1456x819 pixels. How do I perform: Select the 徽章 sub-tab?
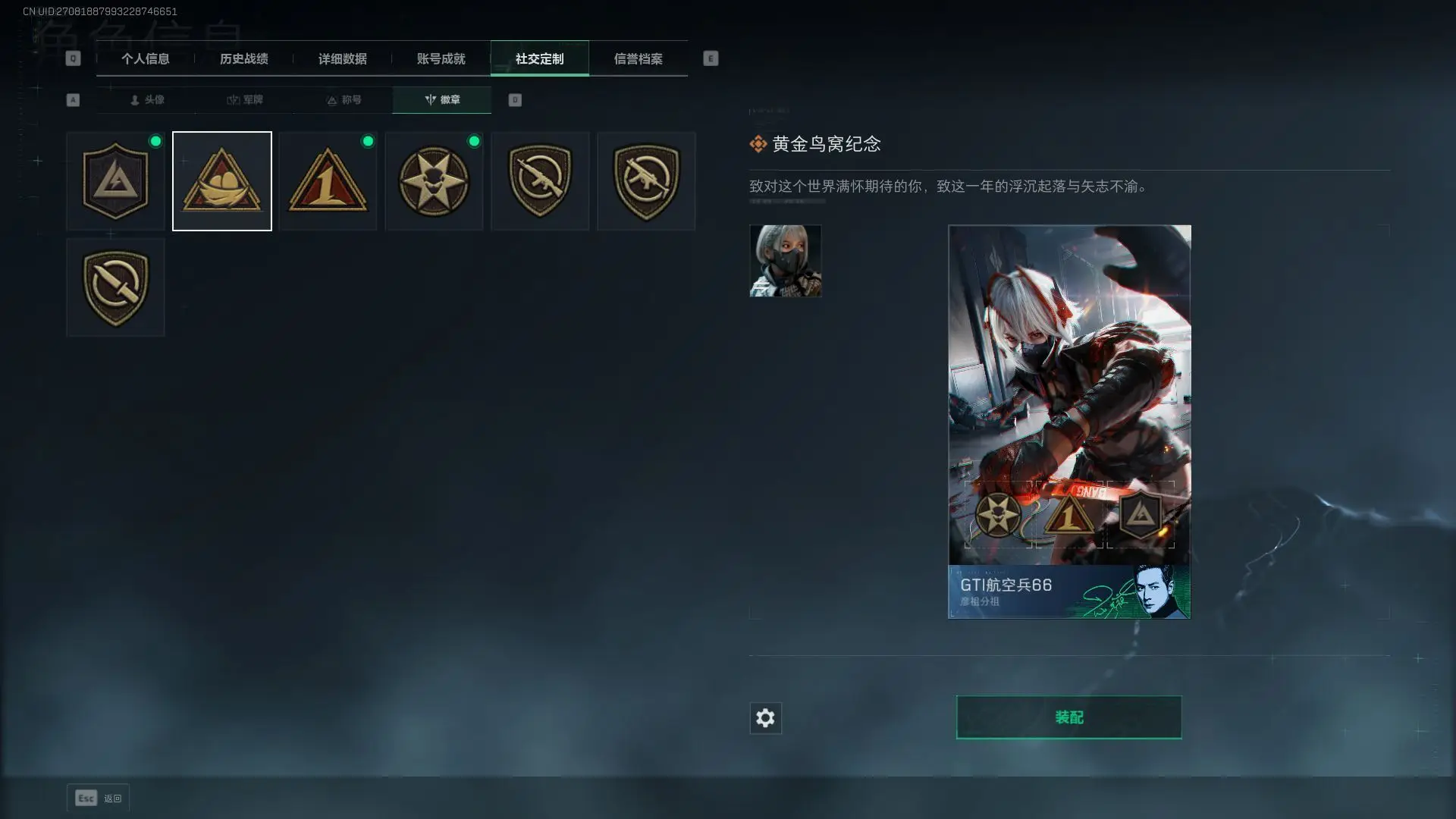[442, 100]
